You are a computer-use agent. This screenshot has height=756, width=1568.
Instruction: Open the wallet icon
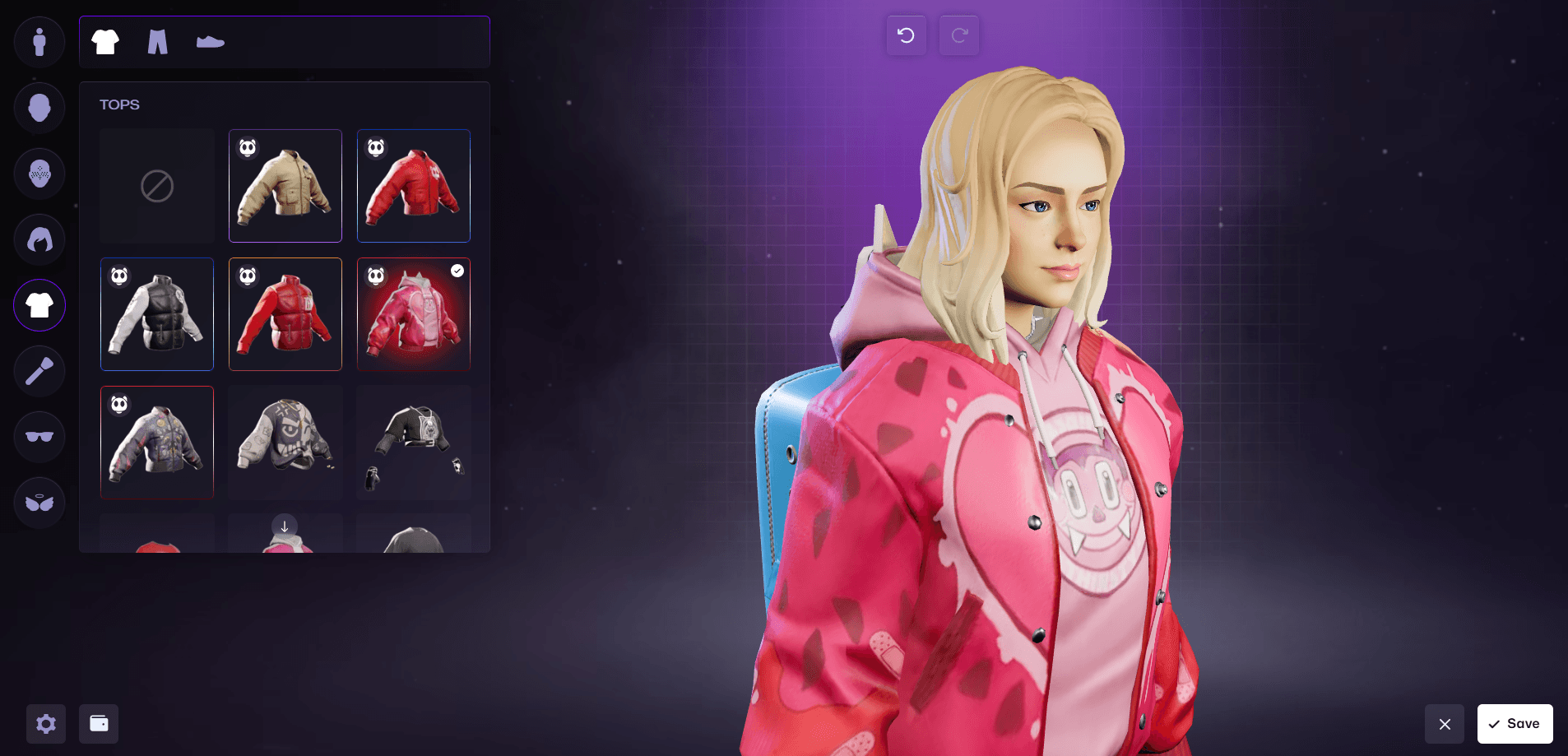click(99, 724)
